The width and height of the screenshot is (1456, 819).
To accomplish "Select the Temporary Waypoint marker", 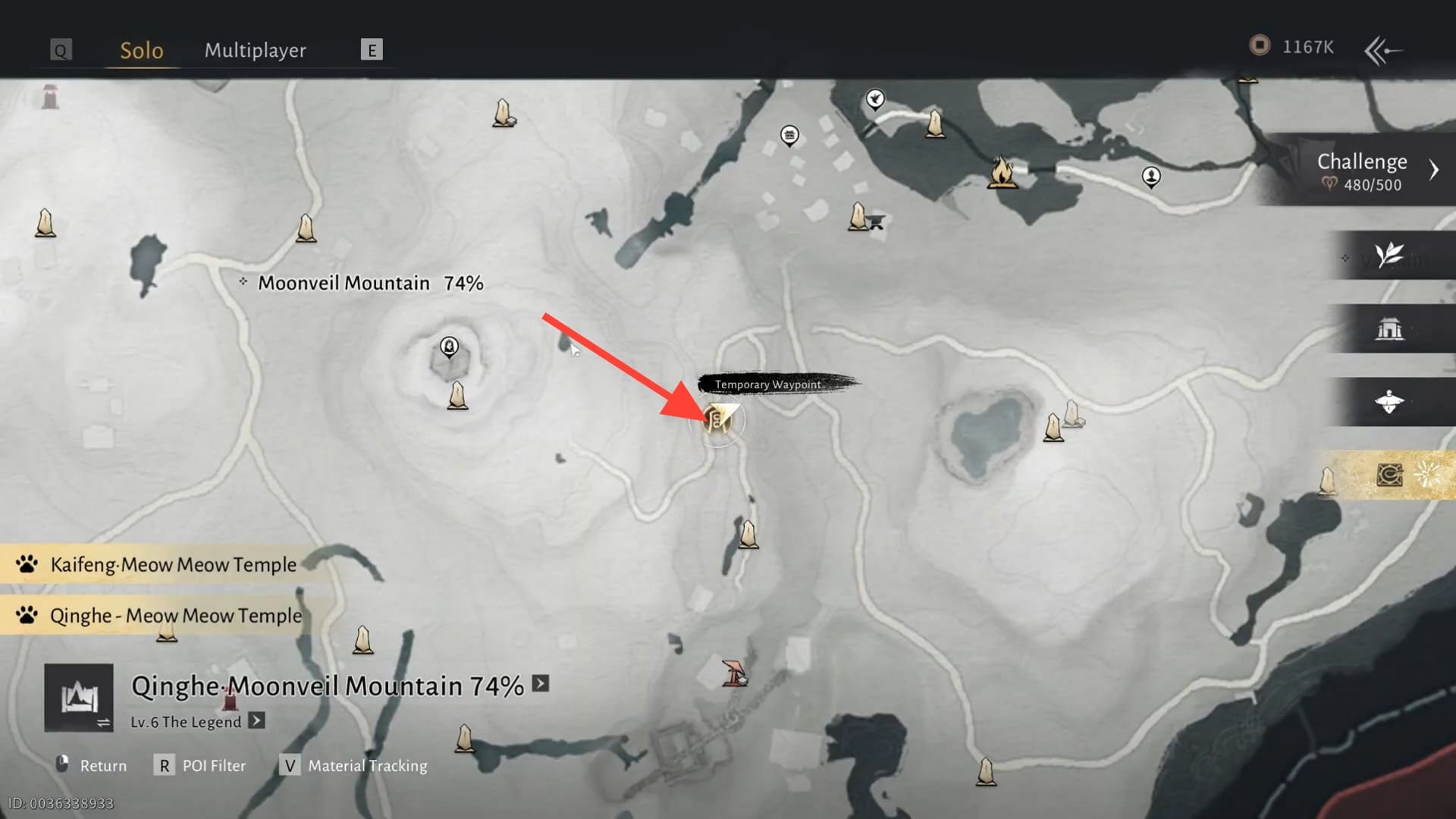I will click(717, 419).
